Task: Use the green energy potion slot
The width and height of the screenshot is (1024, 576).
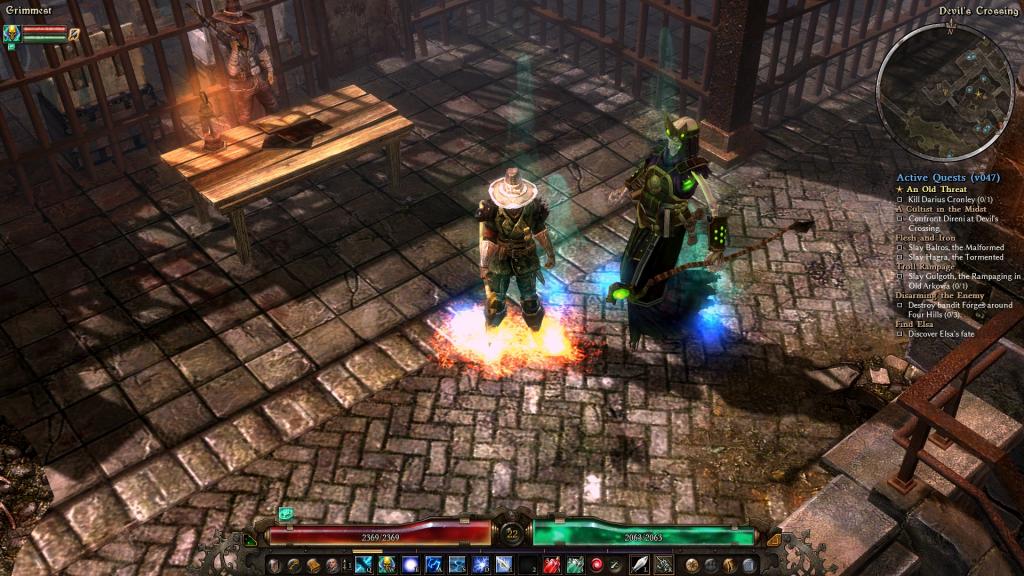Action: pyautogui.click(x=574, y=565)
